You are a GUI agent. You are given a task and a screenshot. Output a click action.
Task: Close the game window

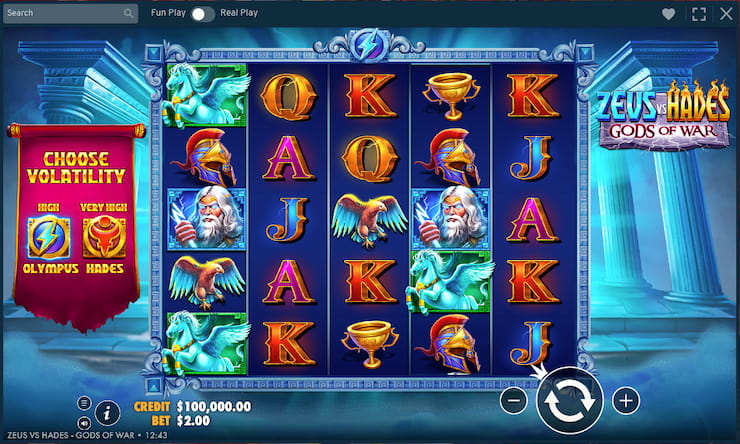725,14
